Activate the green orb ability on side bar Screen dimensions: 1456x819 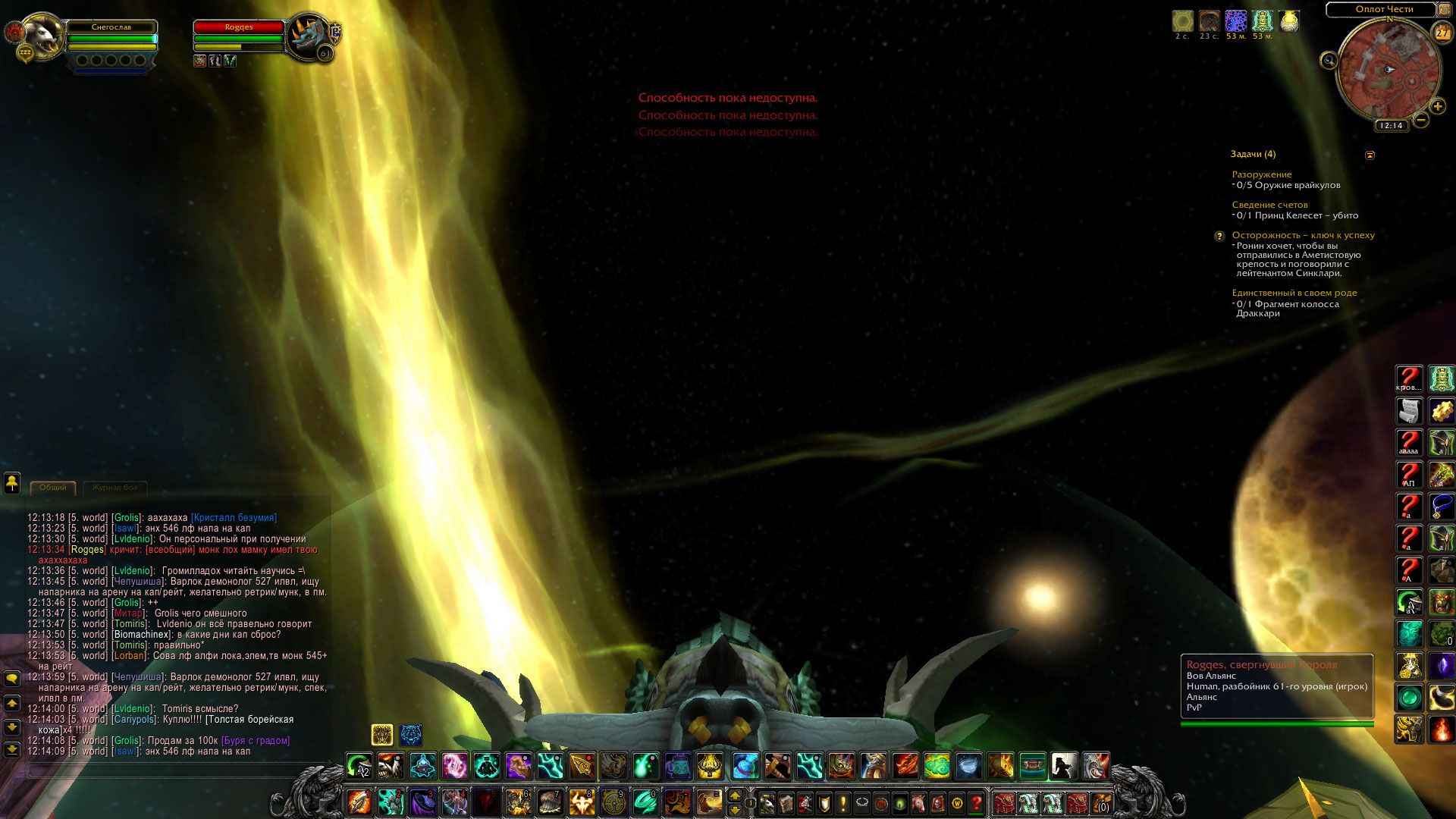pos(1410,697)
